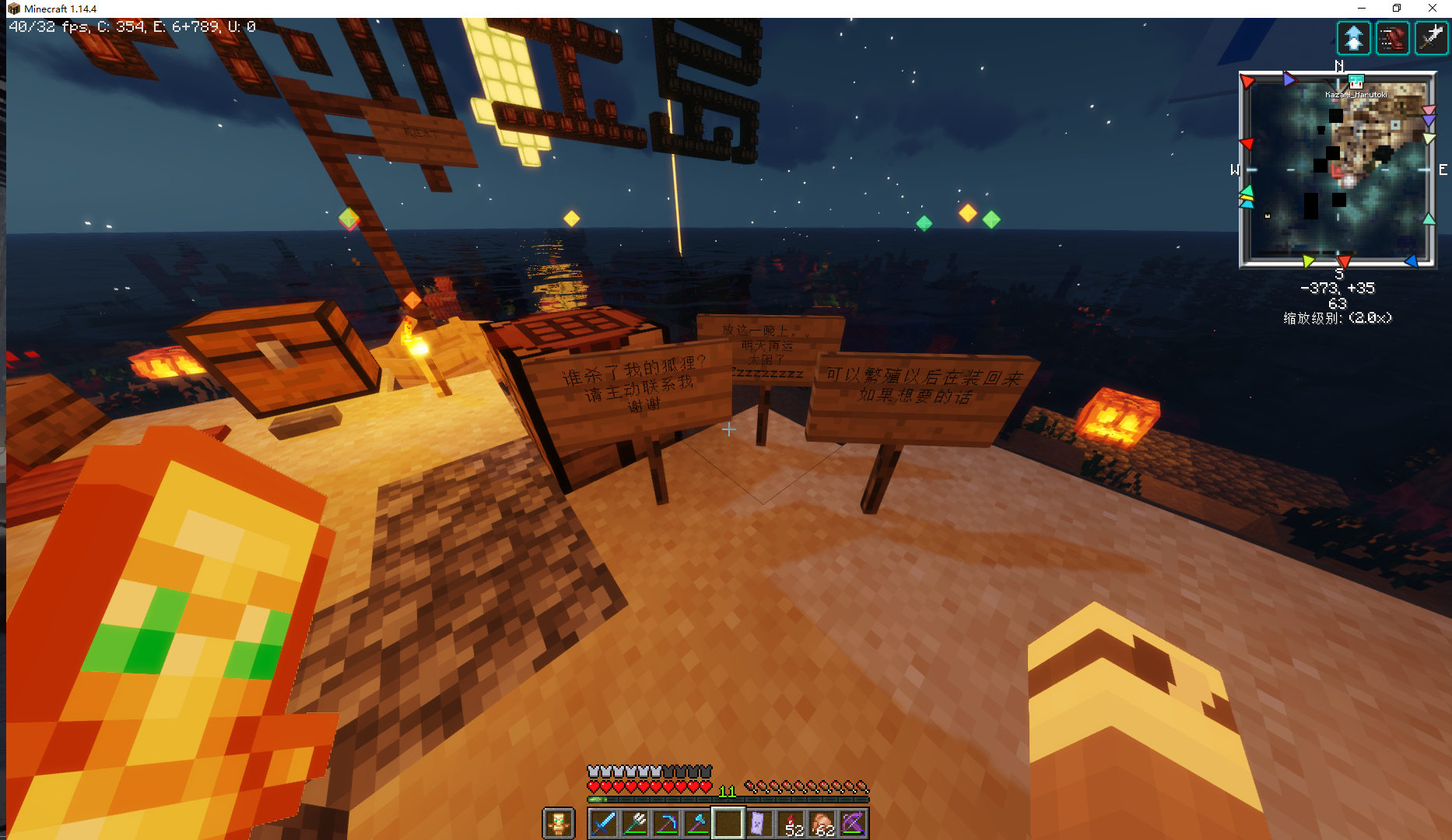Minimize the Minecraft 1.14.4 window
The width and height of the screenshot is (1452, 840).
coord(1362,9)
